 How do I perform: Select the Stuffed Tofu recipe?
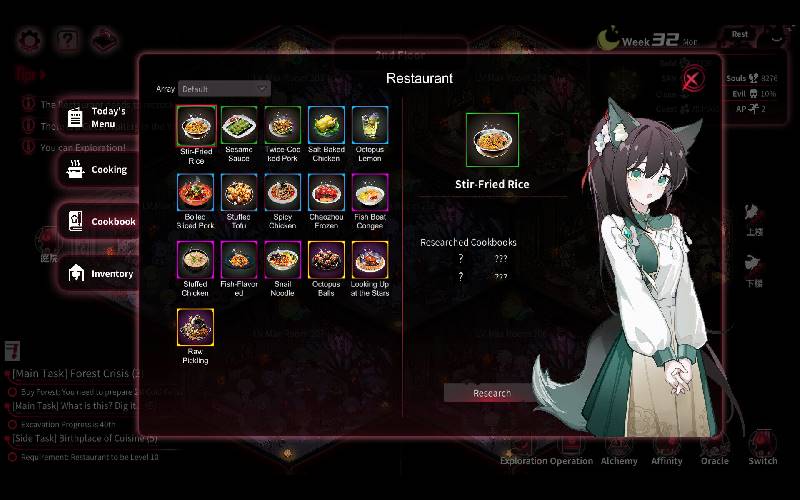(239, 193)
